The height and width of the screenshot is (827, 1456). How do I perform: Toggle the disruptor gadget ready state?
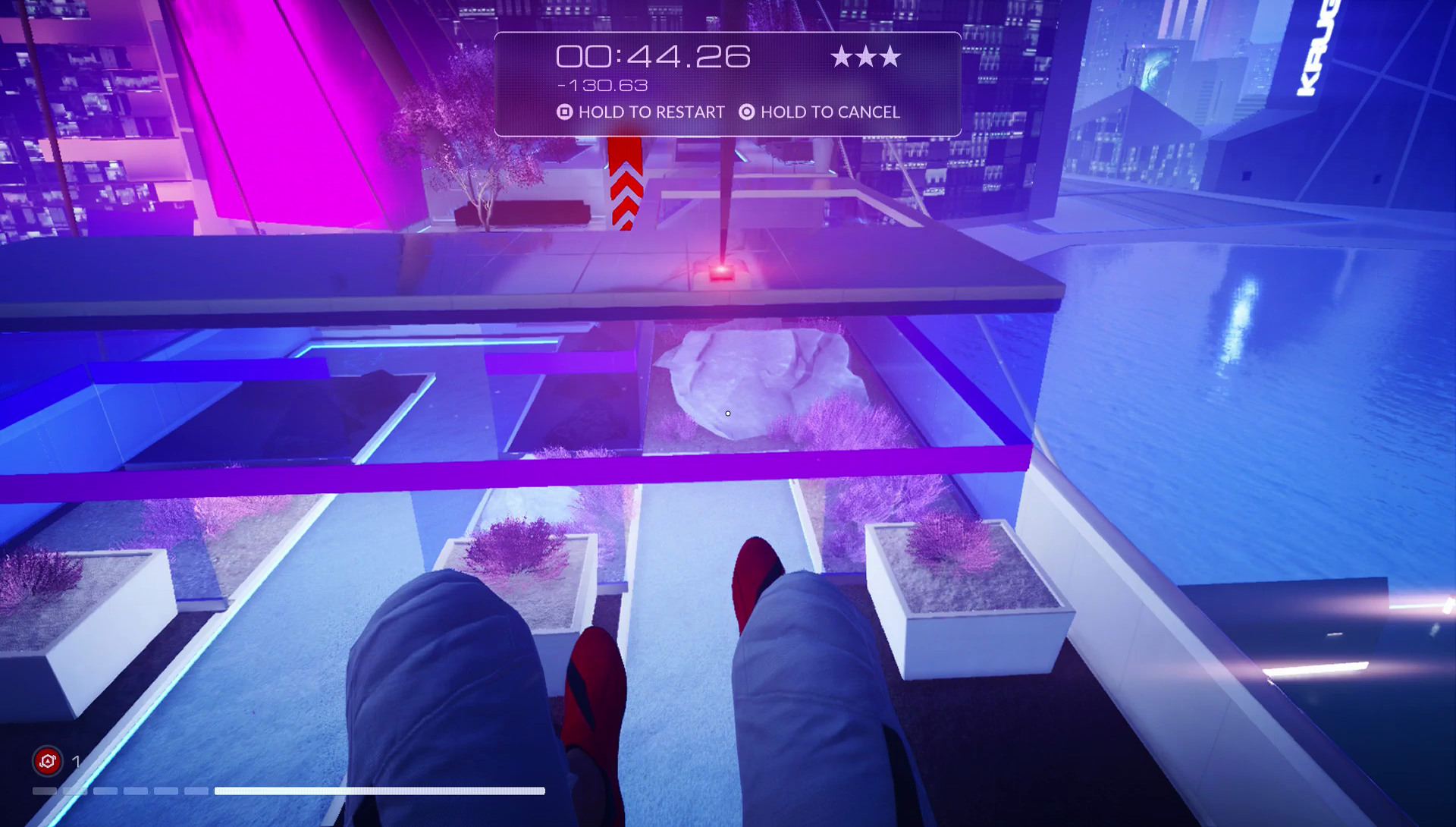click(47, 760)
